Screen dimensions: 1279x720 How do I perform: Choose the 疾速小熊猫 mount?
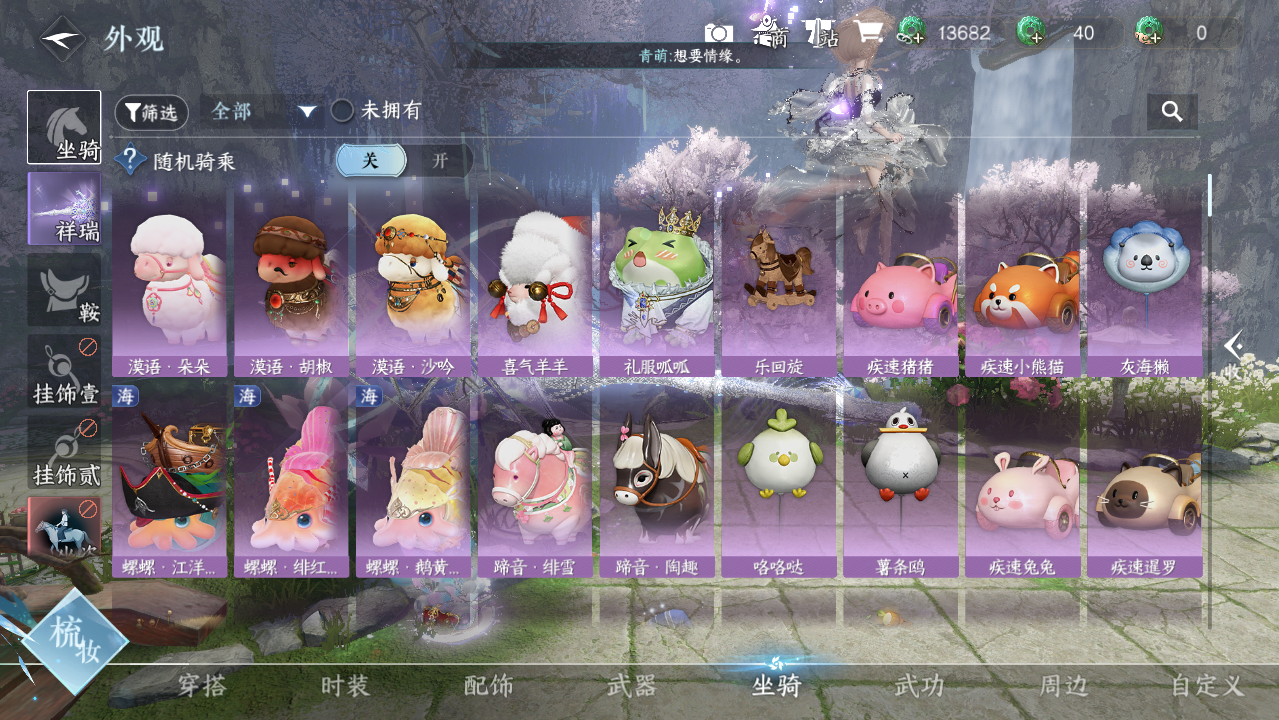[1022, 285]
